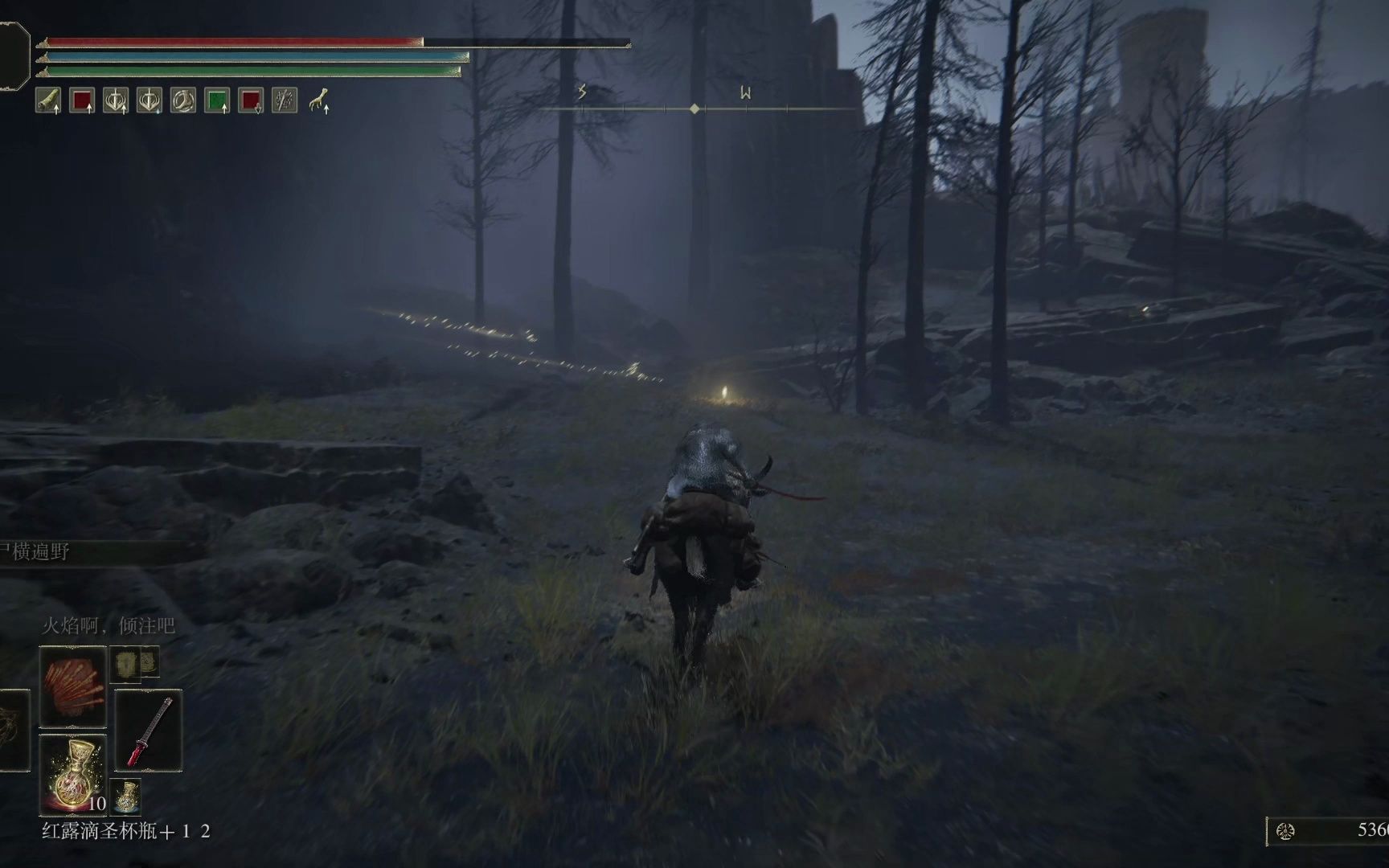Click the green square buff icon
The image size is (1389, 868).
(x=217, y=100)
